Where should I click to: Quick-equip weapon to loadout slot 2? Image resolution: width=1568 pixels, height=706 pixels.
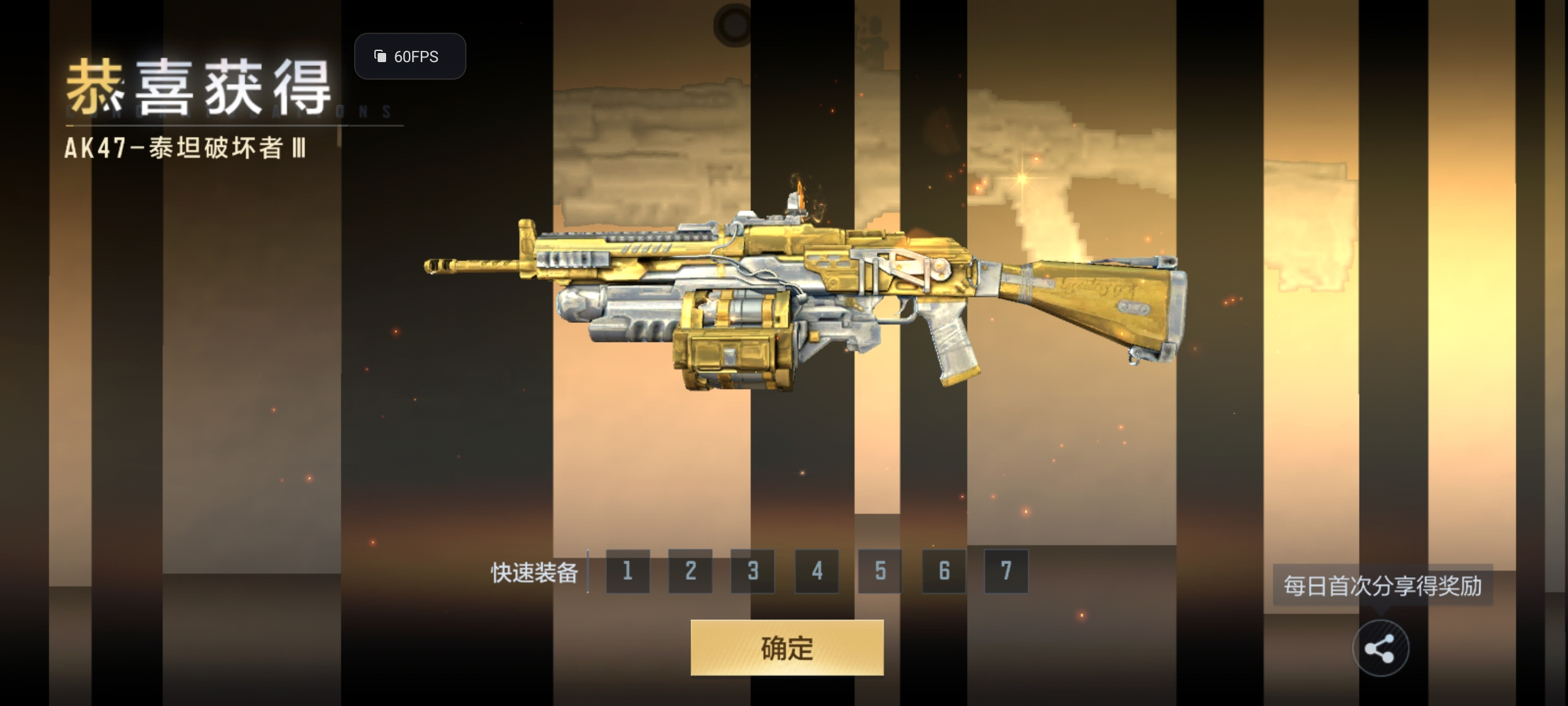691,571
